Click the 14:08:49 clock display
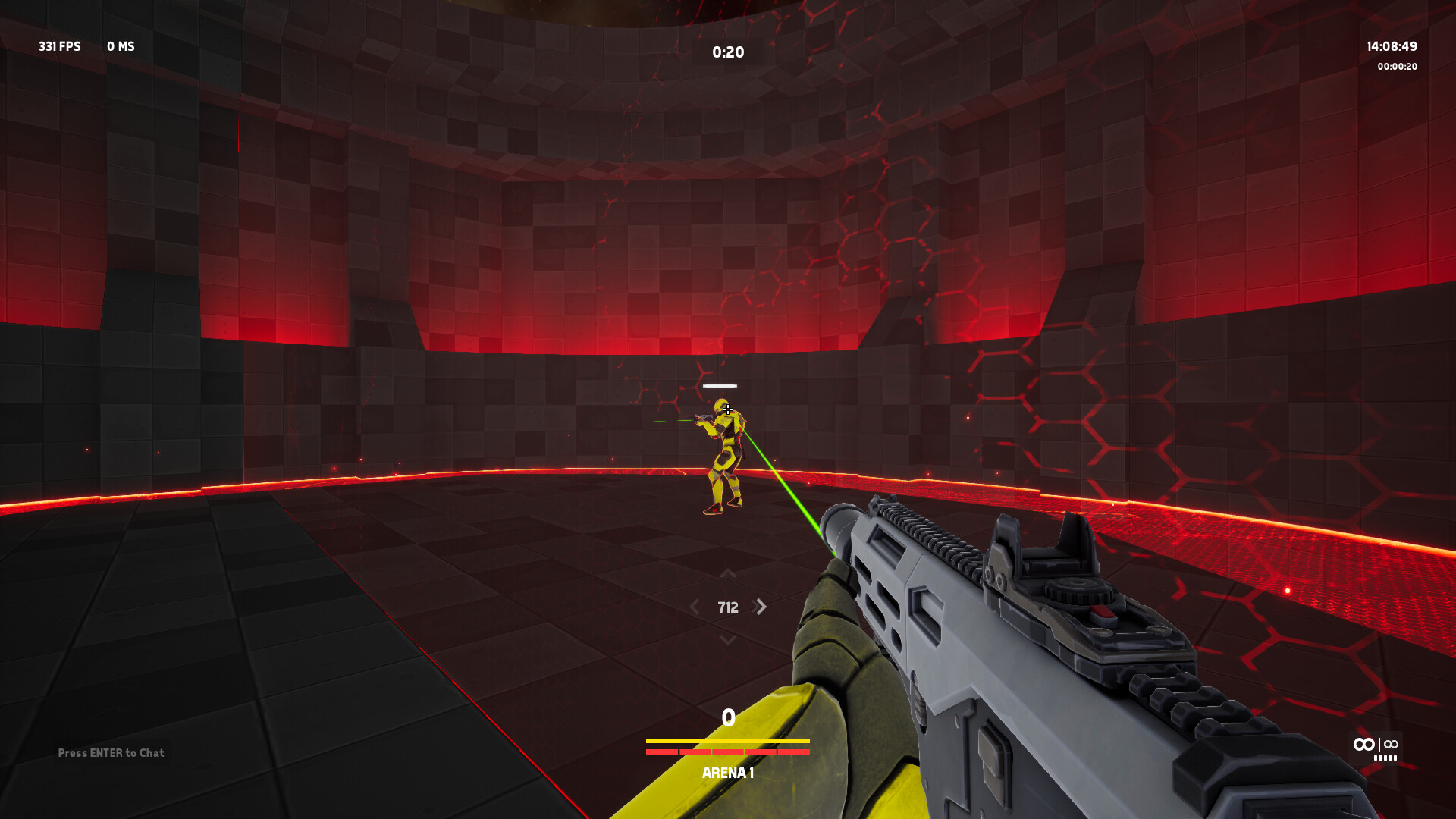The height and width of the screenshot is (819, 1456). pos(1394,45)
